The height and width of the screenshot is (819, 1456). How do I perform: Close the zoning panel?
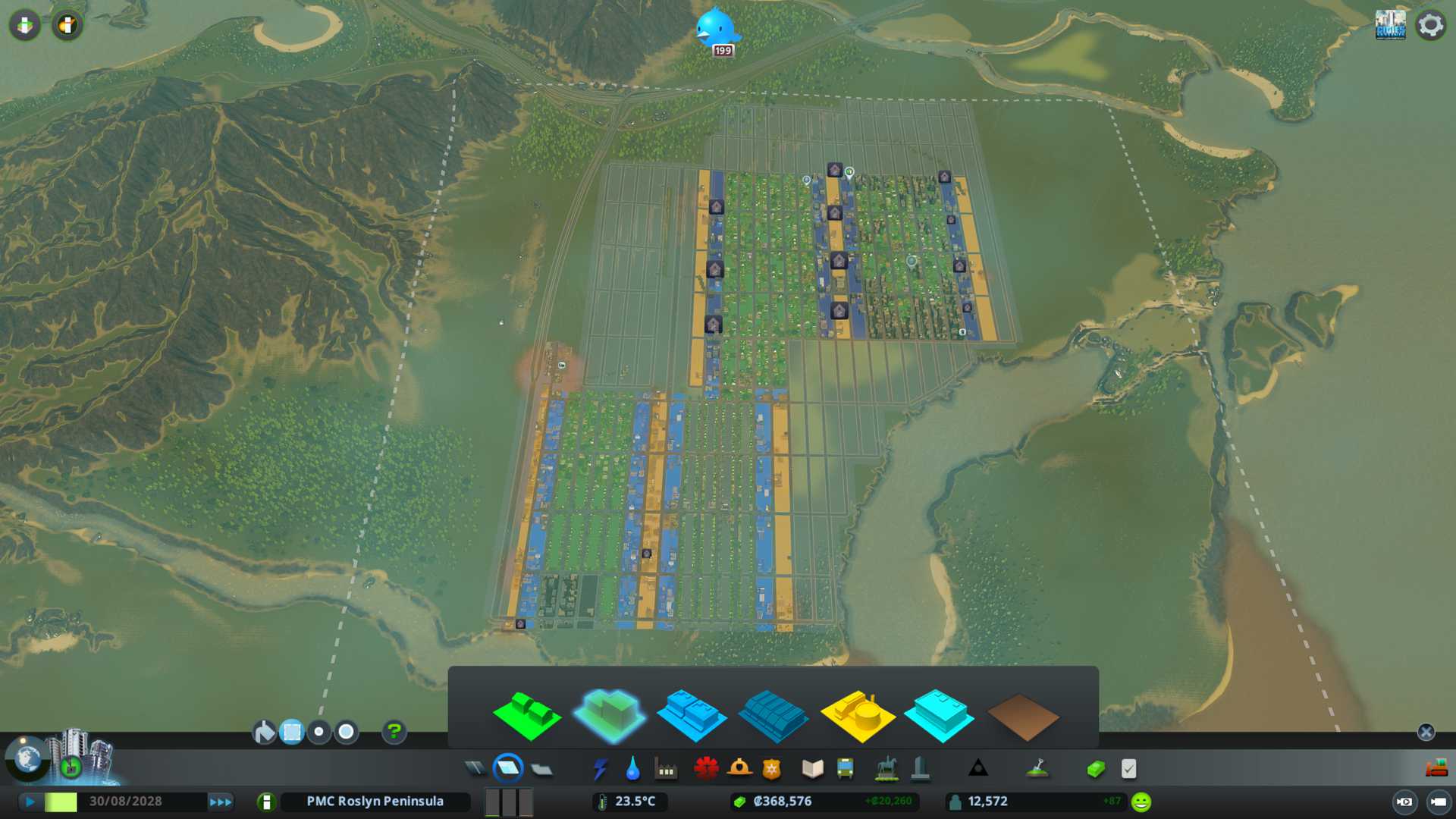[1426, 732]
